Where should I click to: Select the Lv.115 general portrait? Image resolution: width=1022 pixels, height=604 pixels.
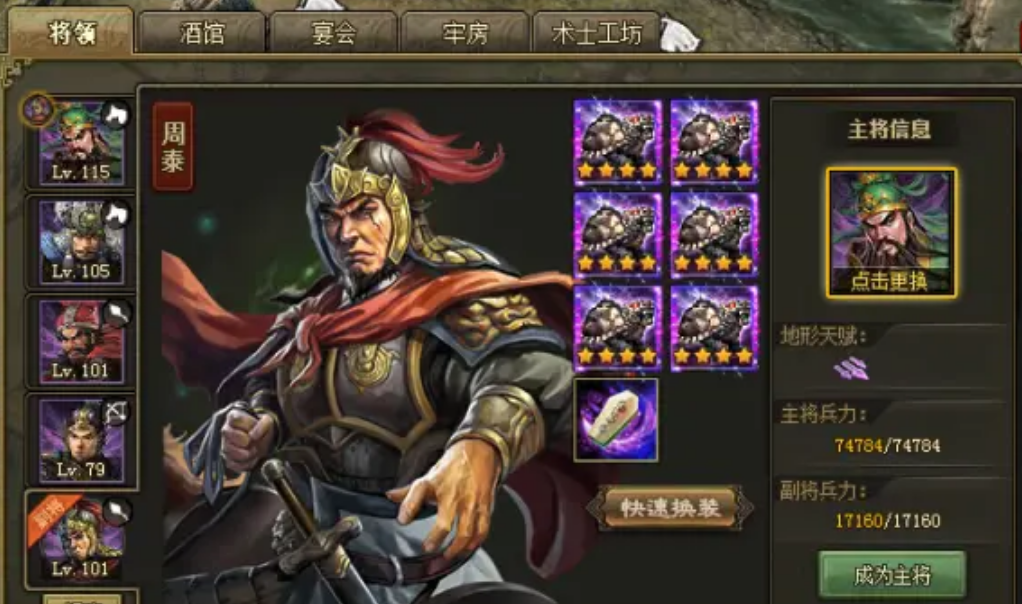tap(81, 141)
